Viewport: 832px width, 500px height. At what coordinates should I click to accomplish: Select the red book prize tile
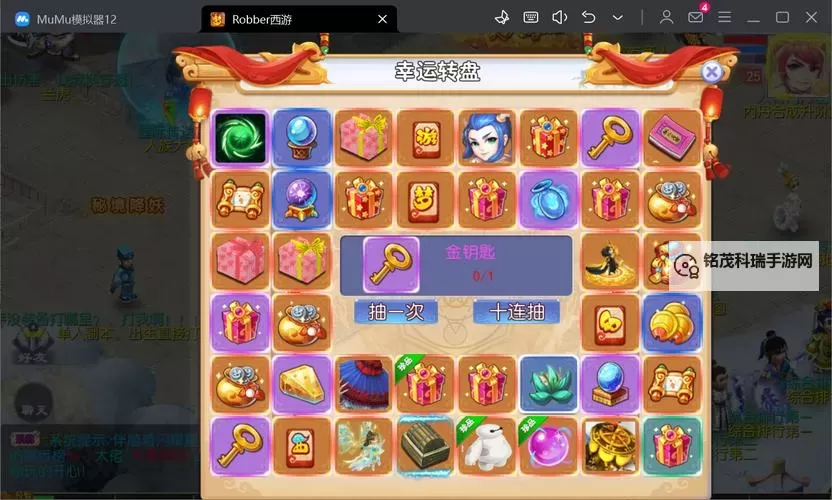(x=672, y=138)
